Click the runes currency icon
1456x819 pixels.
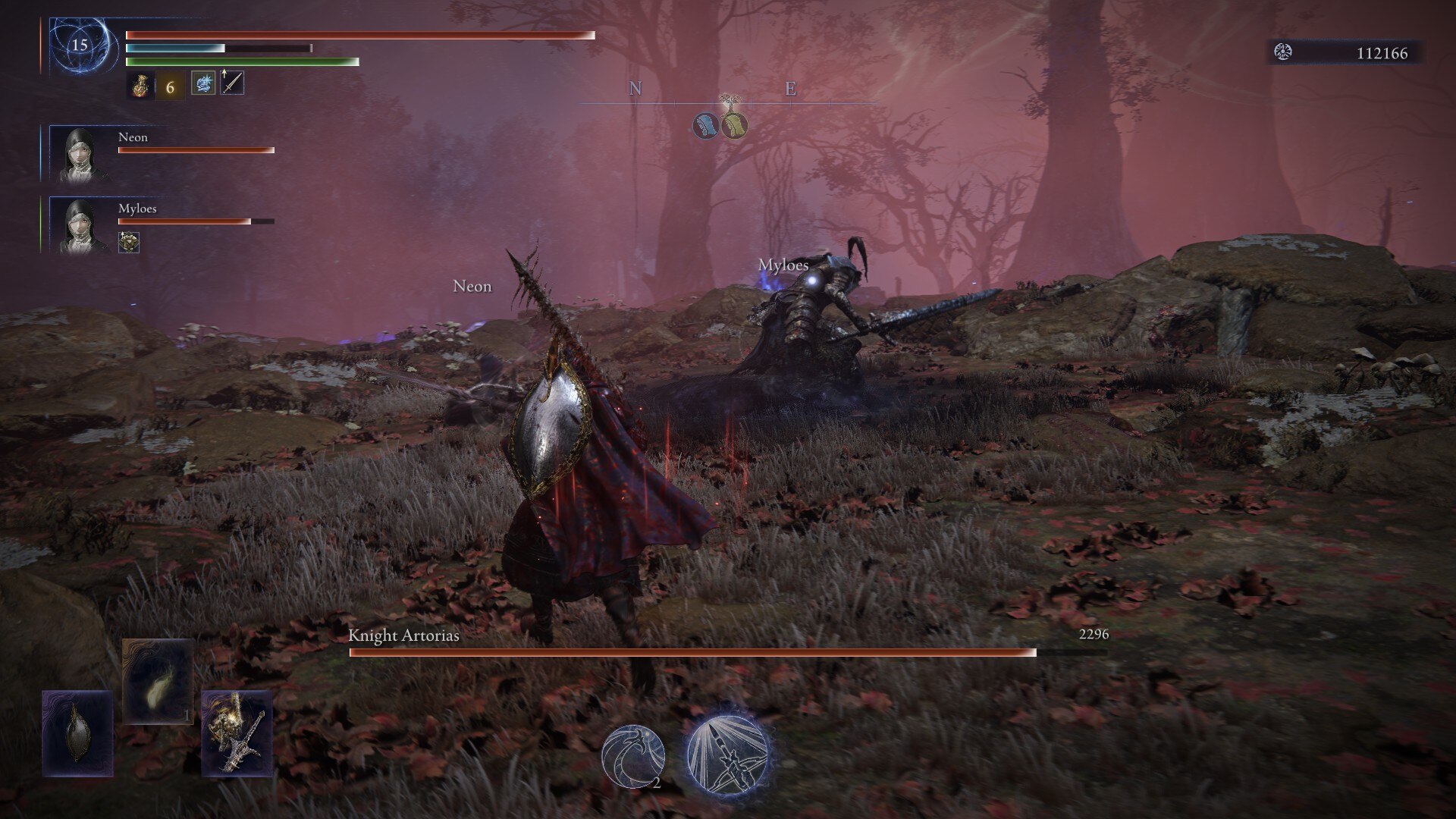click(x=1283, y=52)
